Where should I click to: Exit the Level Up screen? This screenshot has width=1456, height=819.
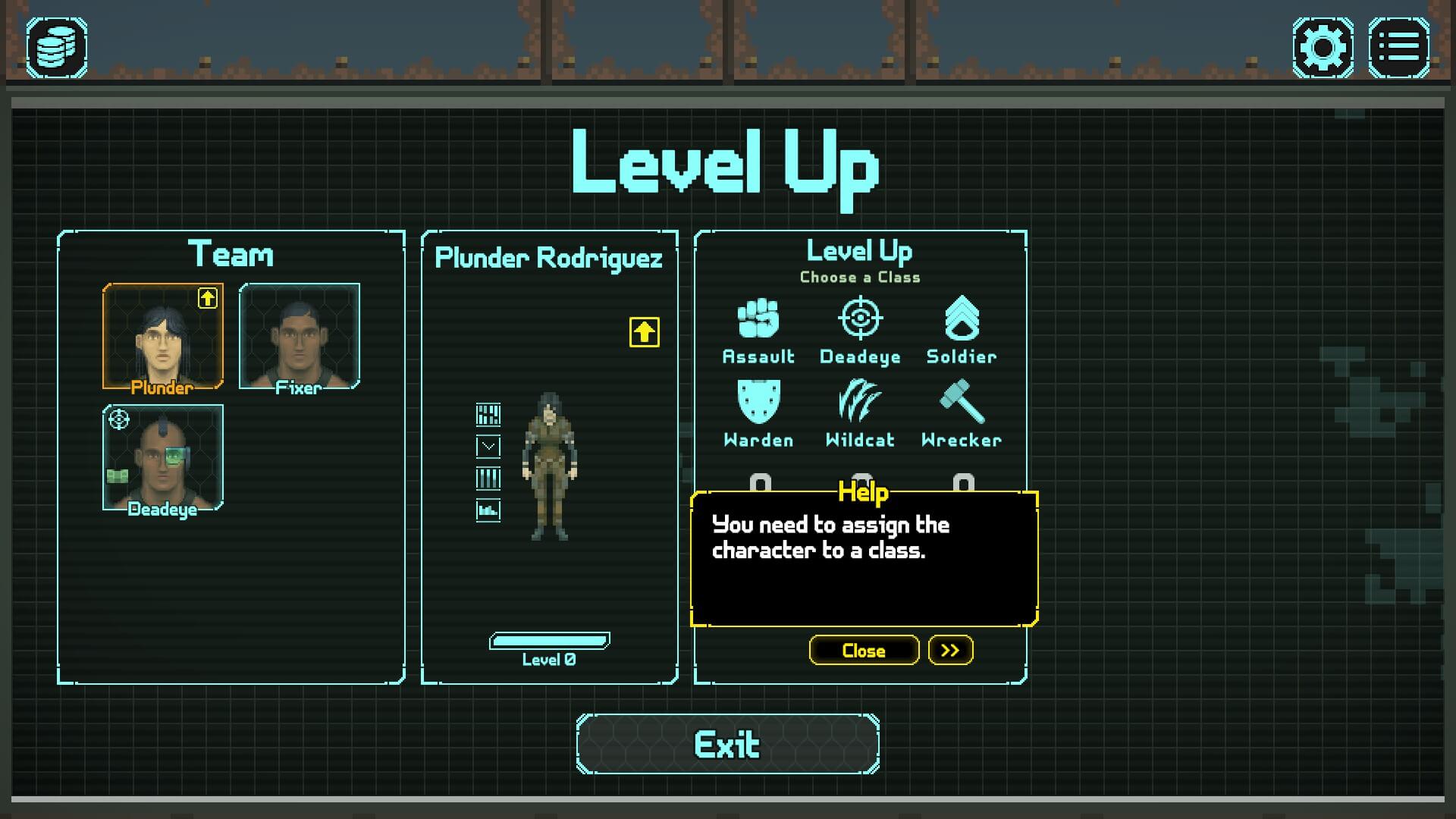click(x=727, y=745)
